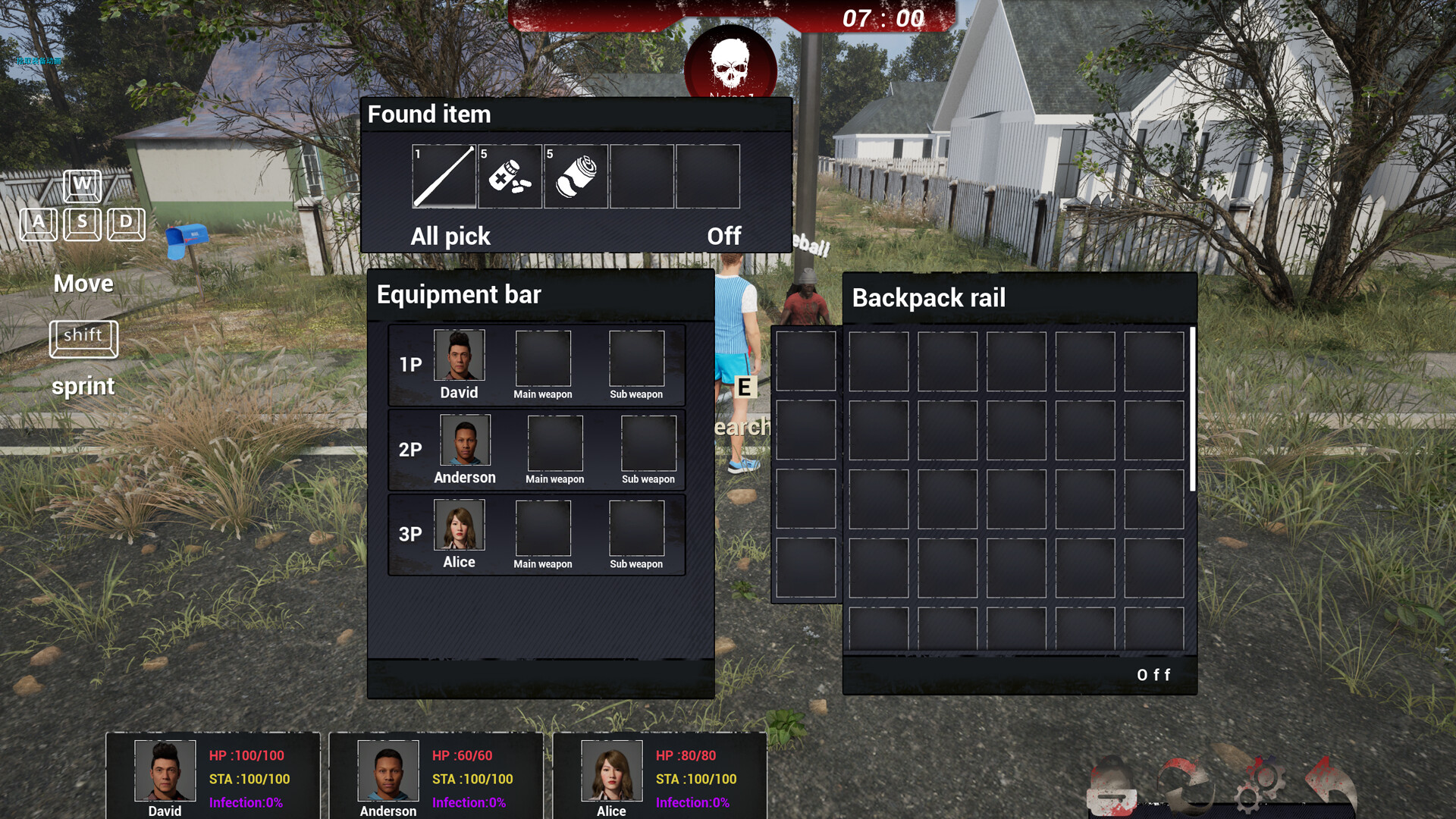
Task: Switch to the Equipment bar panel
Action: (458, 294)
